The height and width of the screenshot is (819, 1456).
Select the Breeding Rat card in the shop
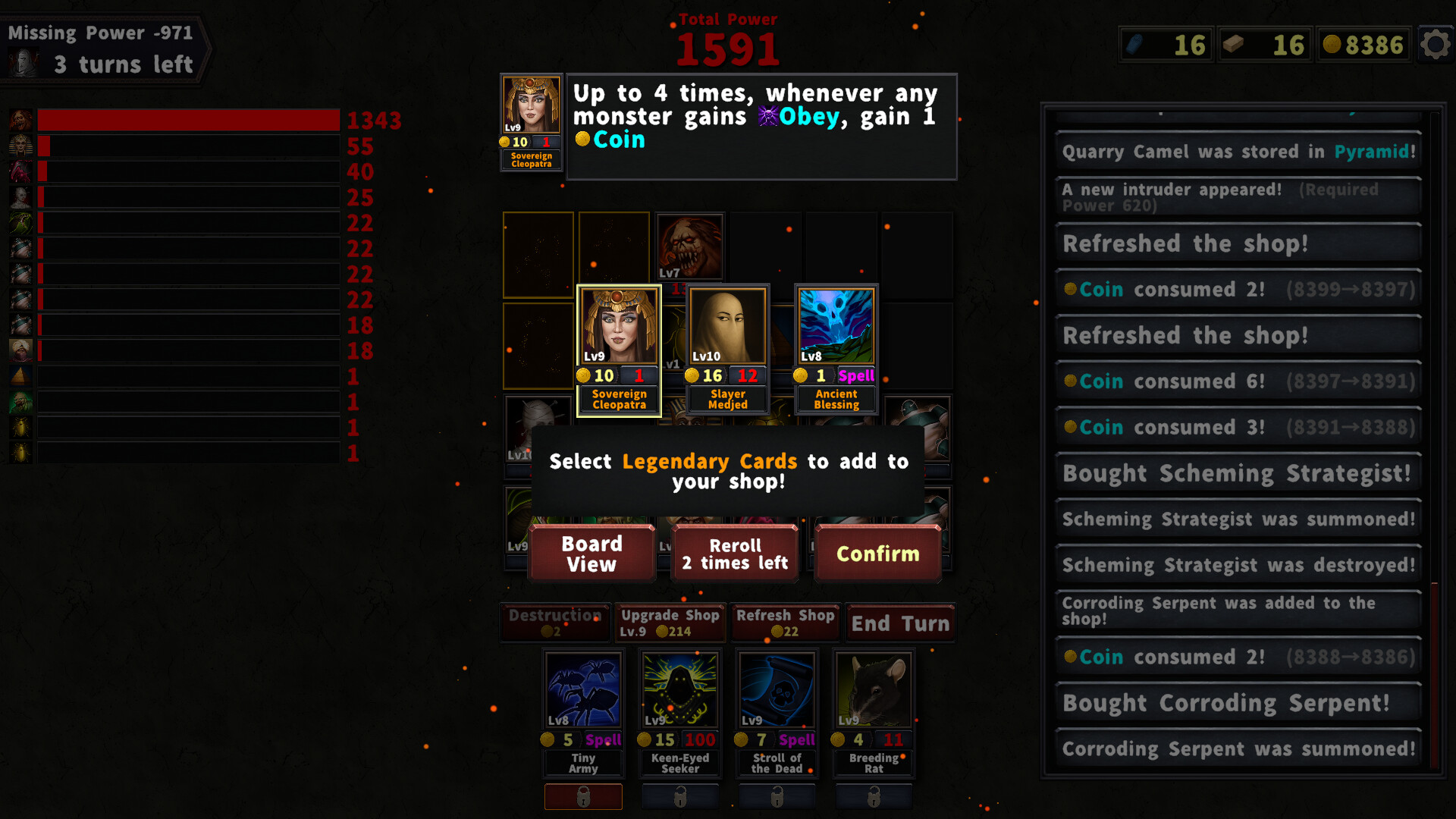873,690
